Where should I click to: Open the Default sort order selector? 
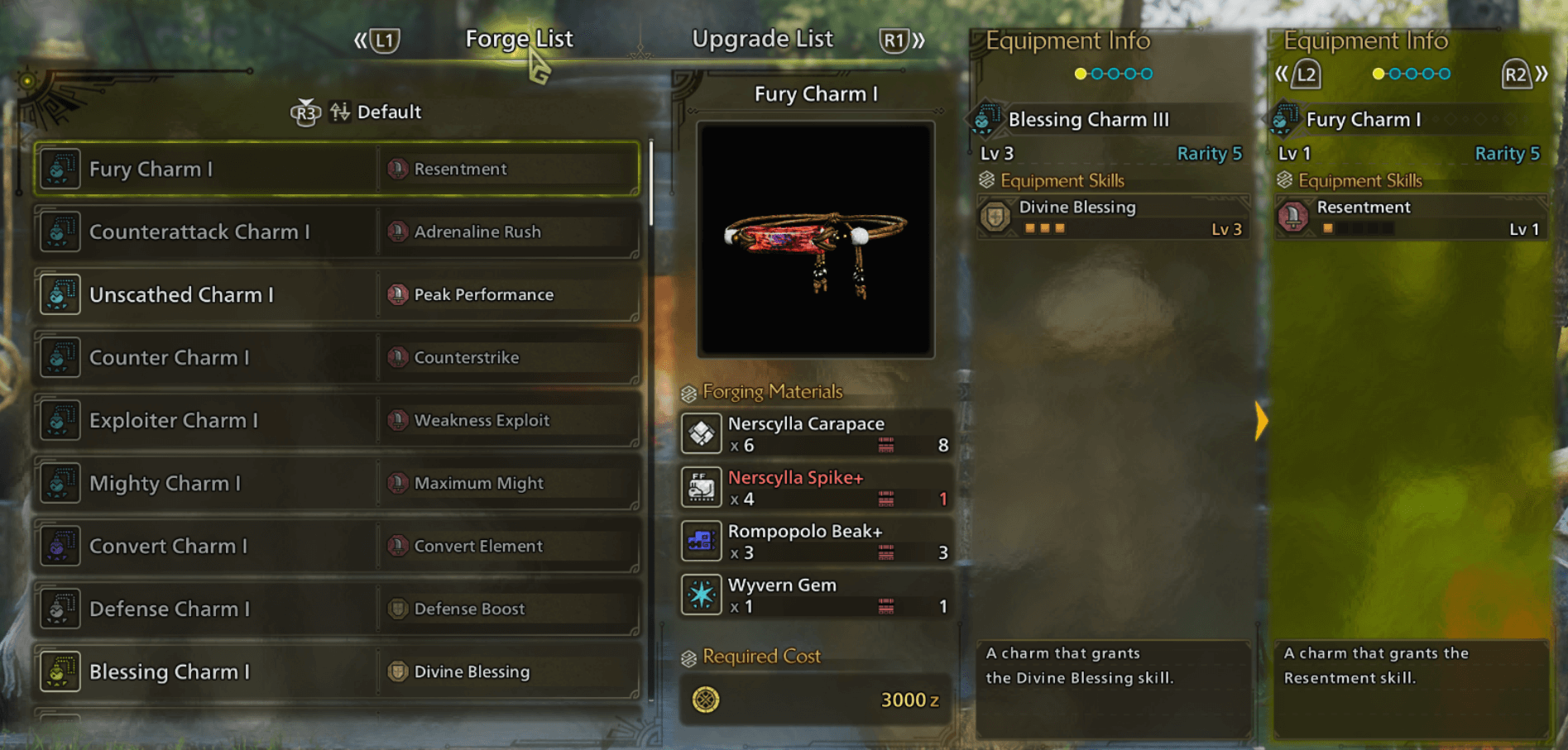(x=389, y=112)
